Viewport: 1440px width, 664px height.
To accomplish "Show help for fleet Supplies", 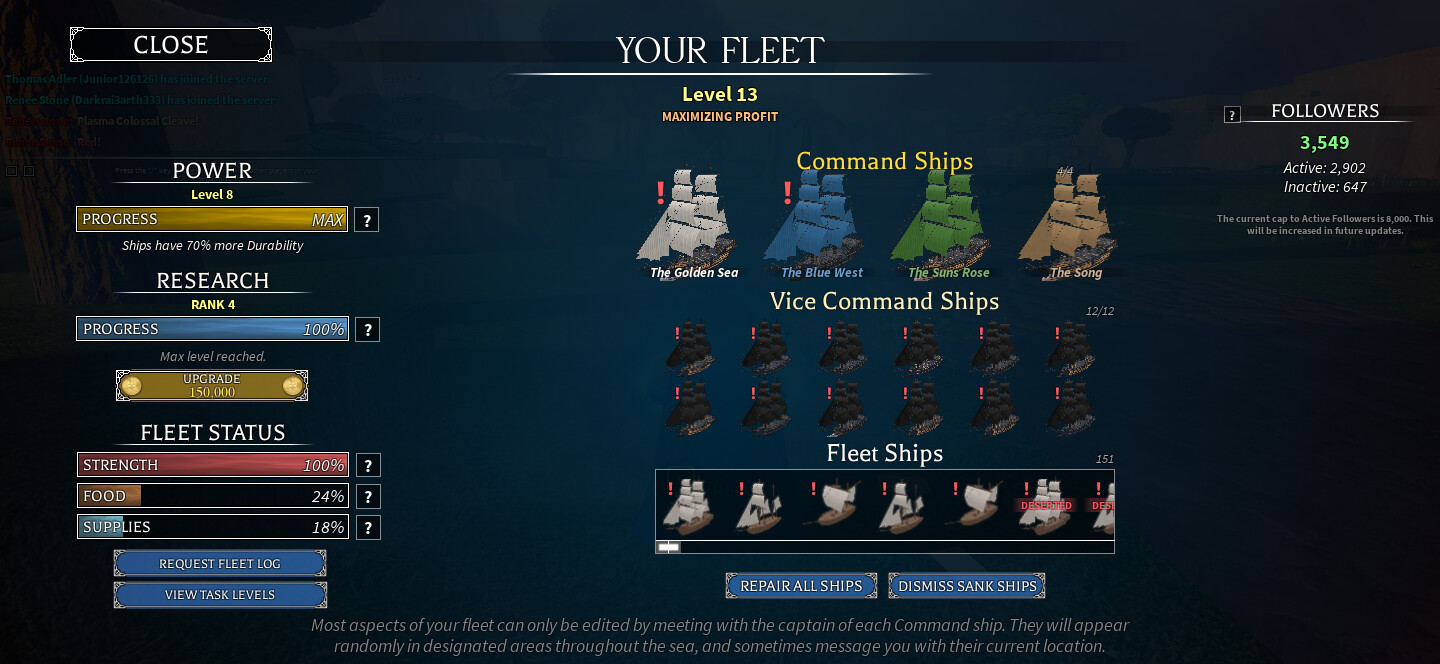I will point(368,527).
